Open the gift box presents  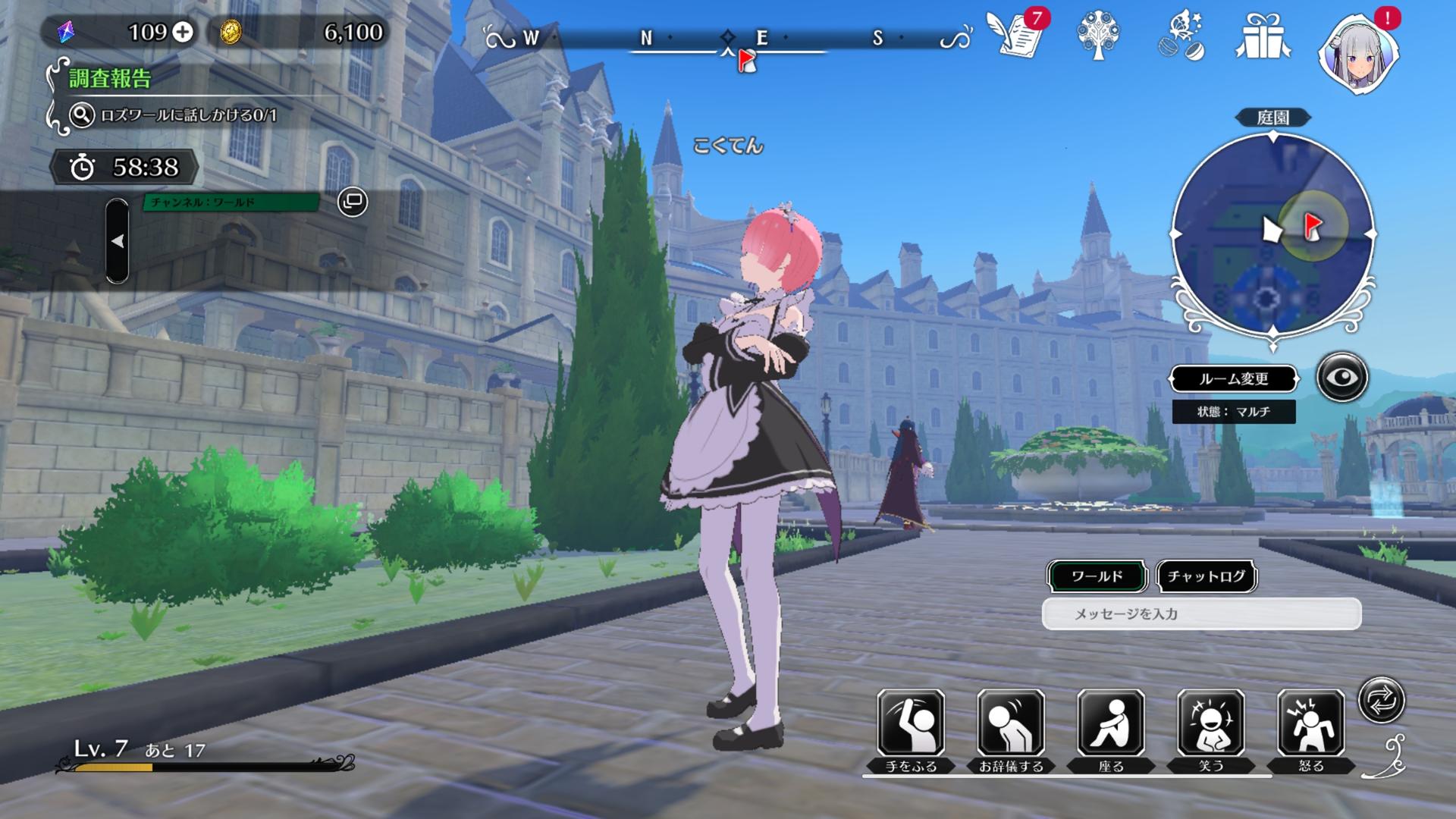[x=1263, y=36]
